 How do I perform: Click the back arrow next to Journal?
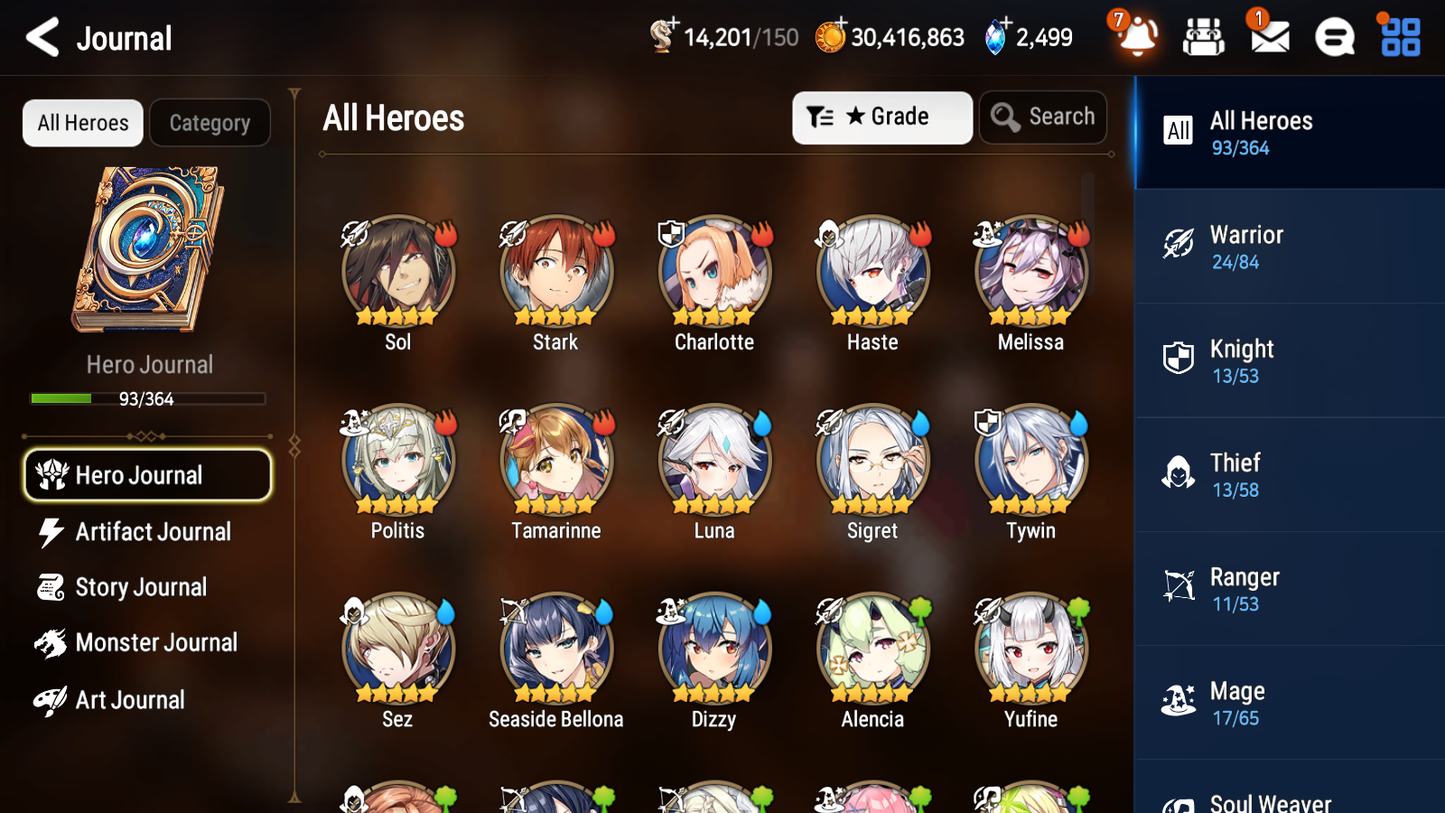(x=40, y=37)
